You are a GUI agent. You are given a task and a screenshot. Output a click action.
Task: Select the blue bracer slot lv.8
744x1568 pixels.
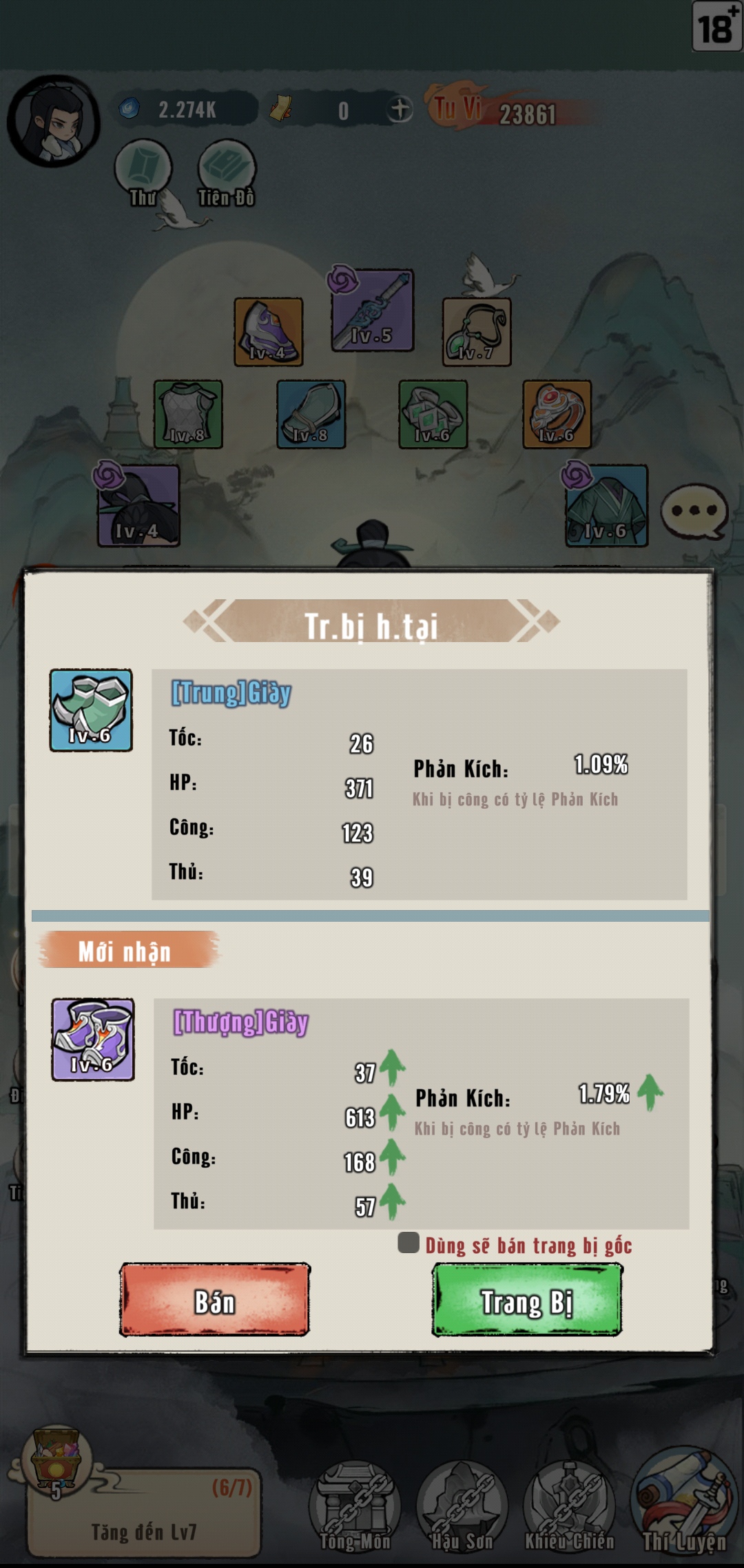tap(311, 414)
